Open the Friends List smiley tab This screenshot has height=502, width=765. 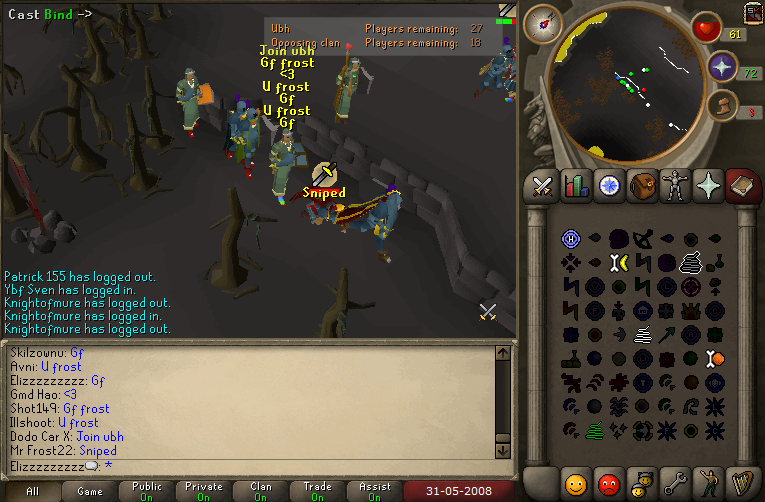[x=575, y=483]
